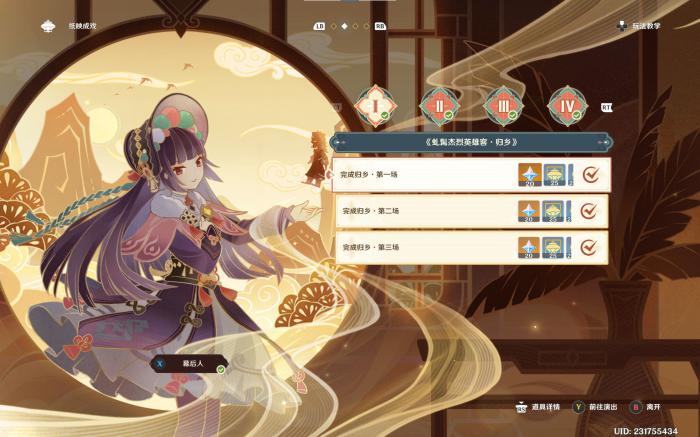Click the third row's primogem reward icon
The image size is (700, 437).
(x=529, y=247)
